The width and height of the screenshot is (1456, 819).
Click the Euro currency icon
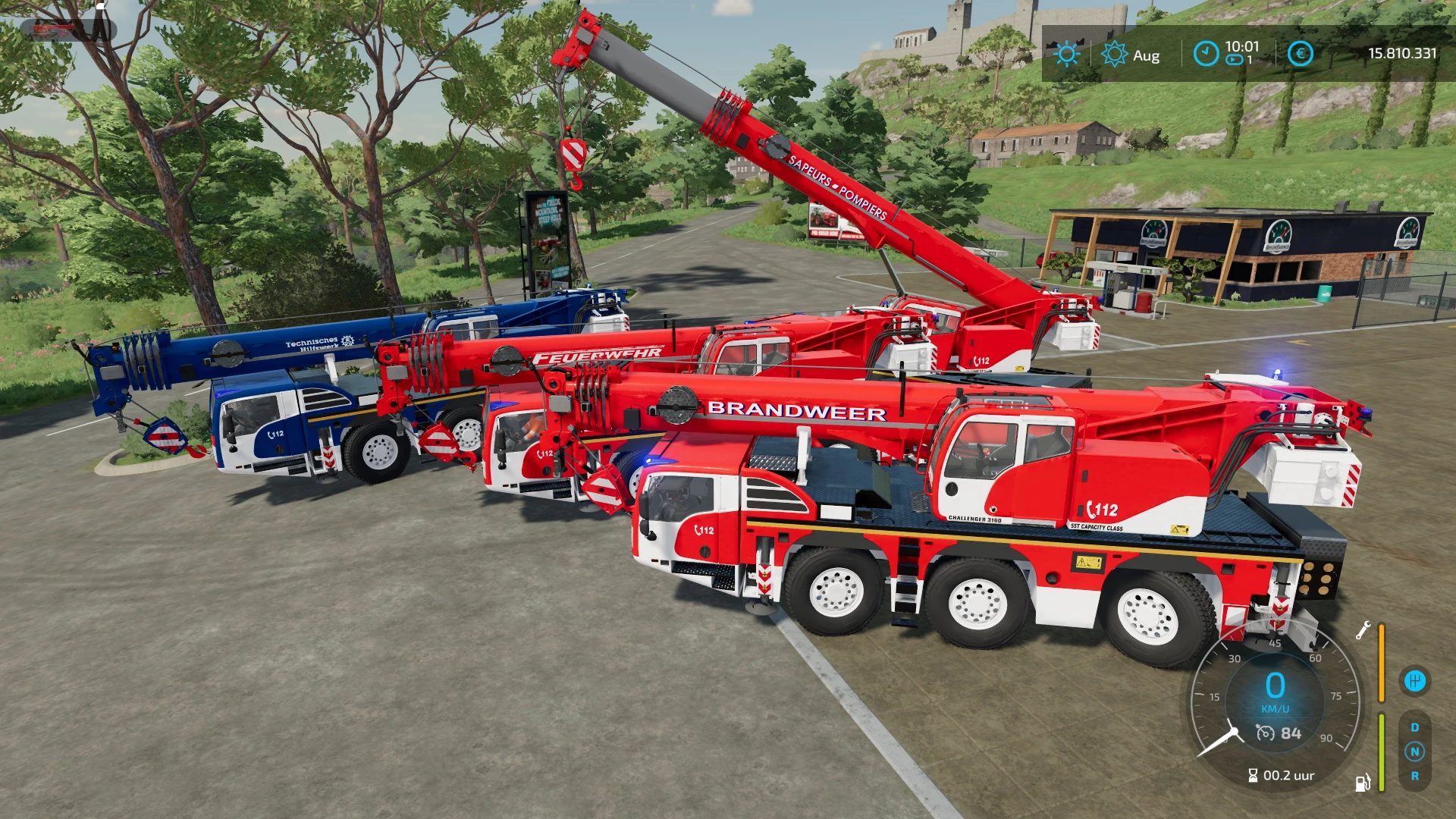pyautogui.click(x=1300, y=54)
